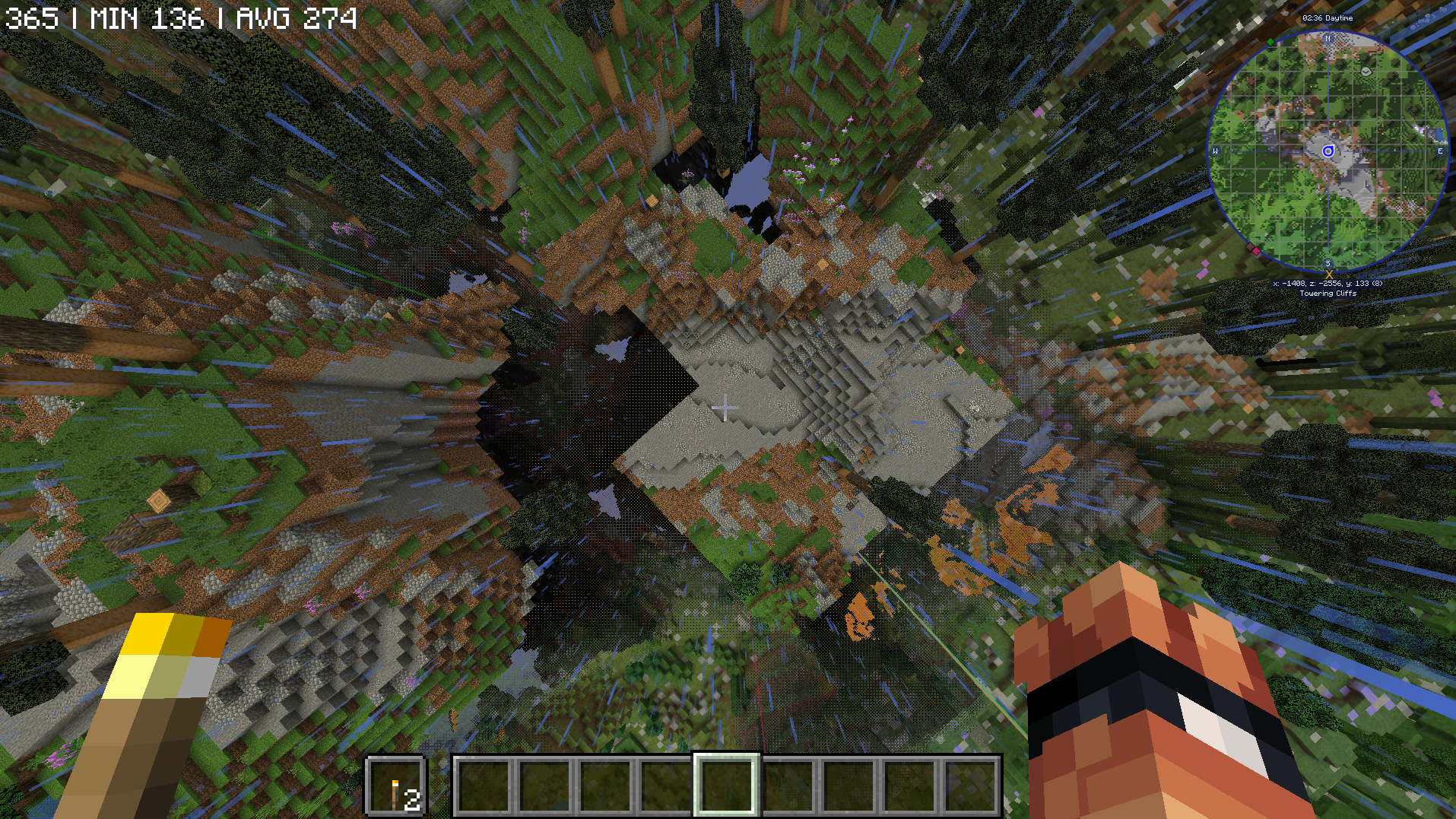Click the 'Towering Cliffs' biome label
Screen dimensions: 1456x819
tap(1328, 294)
